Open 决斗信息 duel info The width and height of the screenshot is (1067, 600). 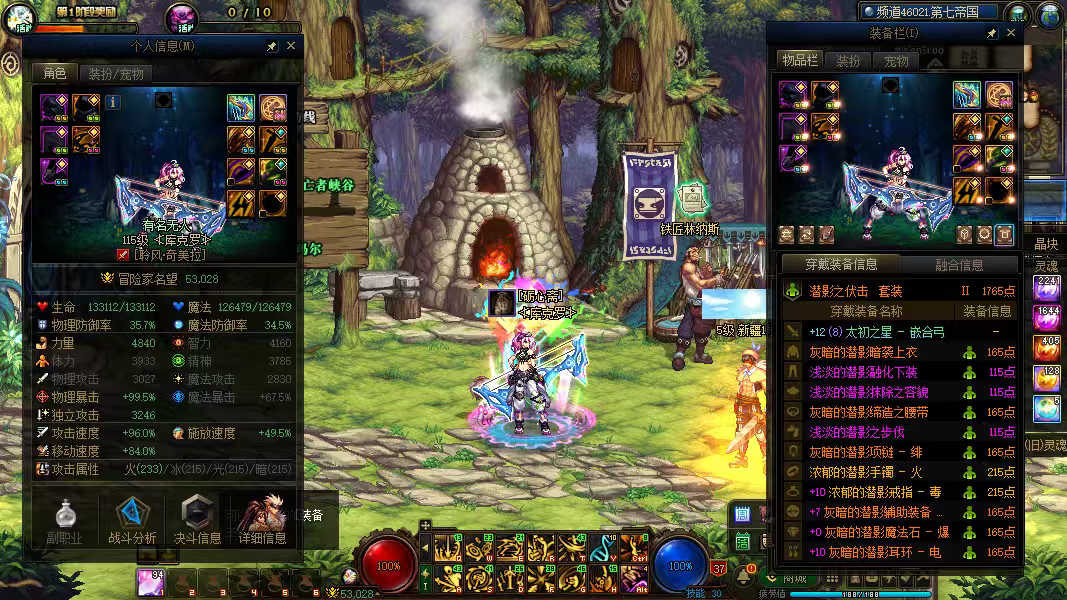point(197,519)
